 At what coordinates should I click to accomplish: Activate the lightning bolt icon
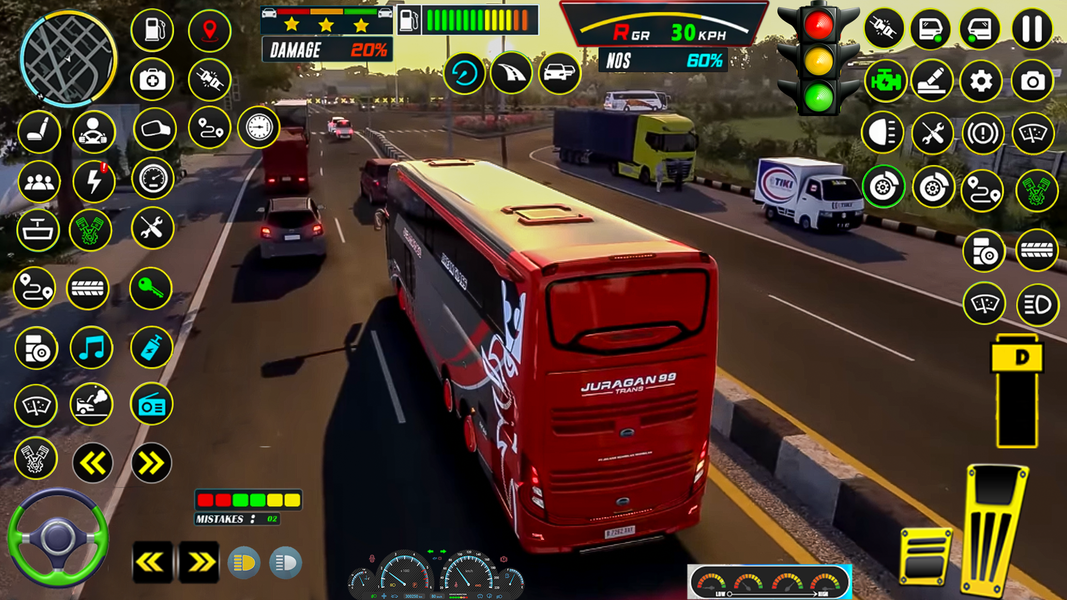coord(94,182)
